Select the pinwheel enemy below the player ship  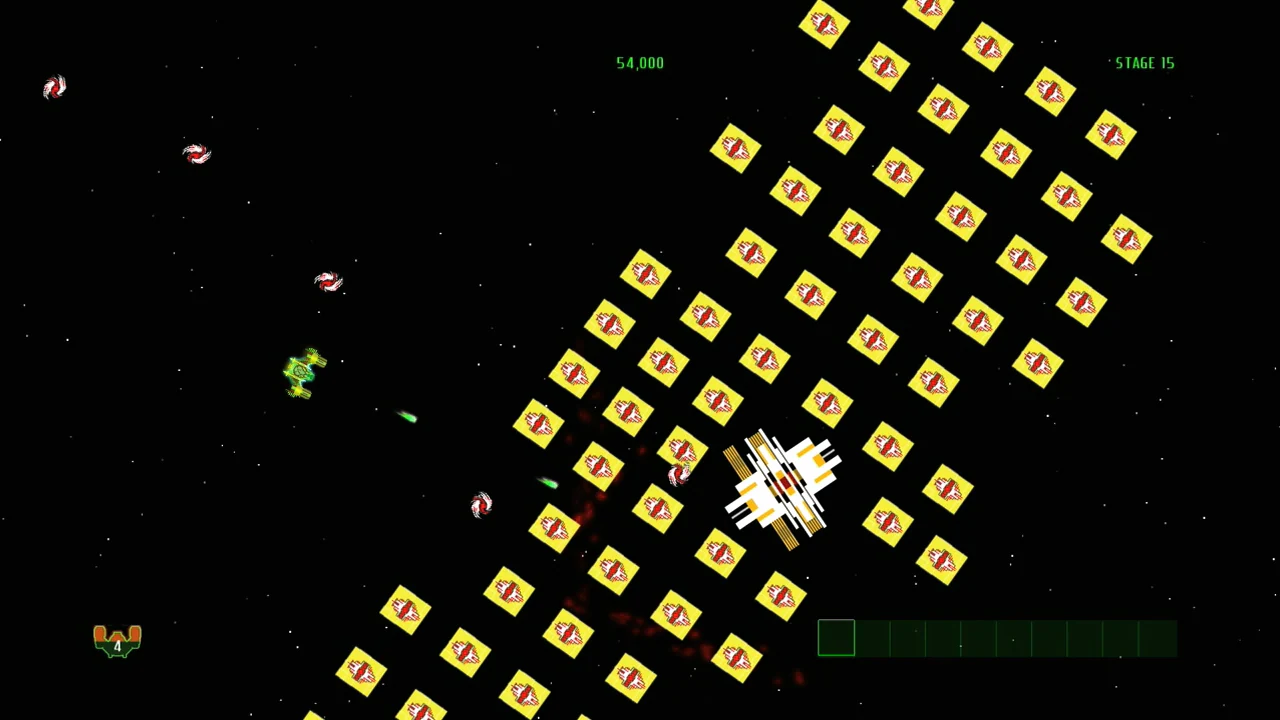480,505
